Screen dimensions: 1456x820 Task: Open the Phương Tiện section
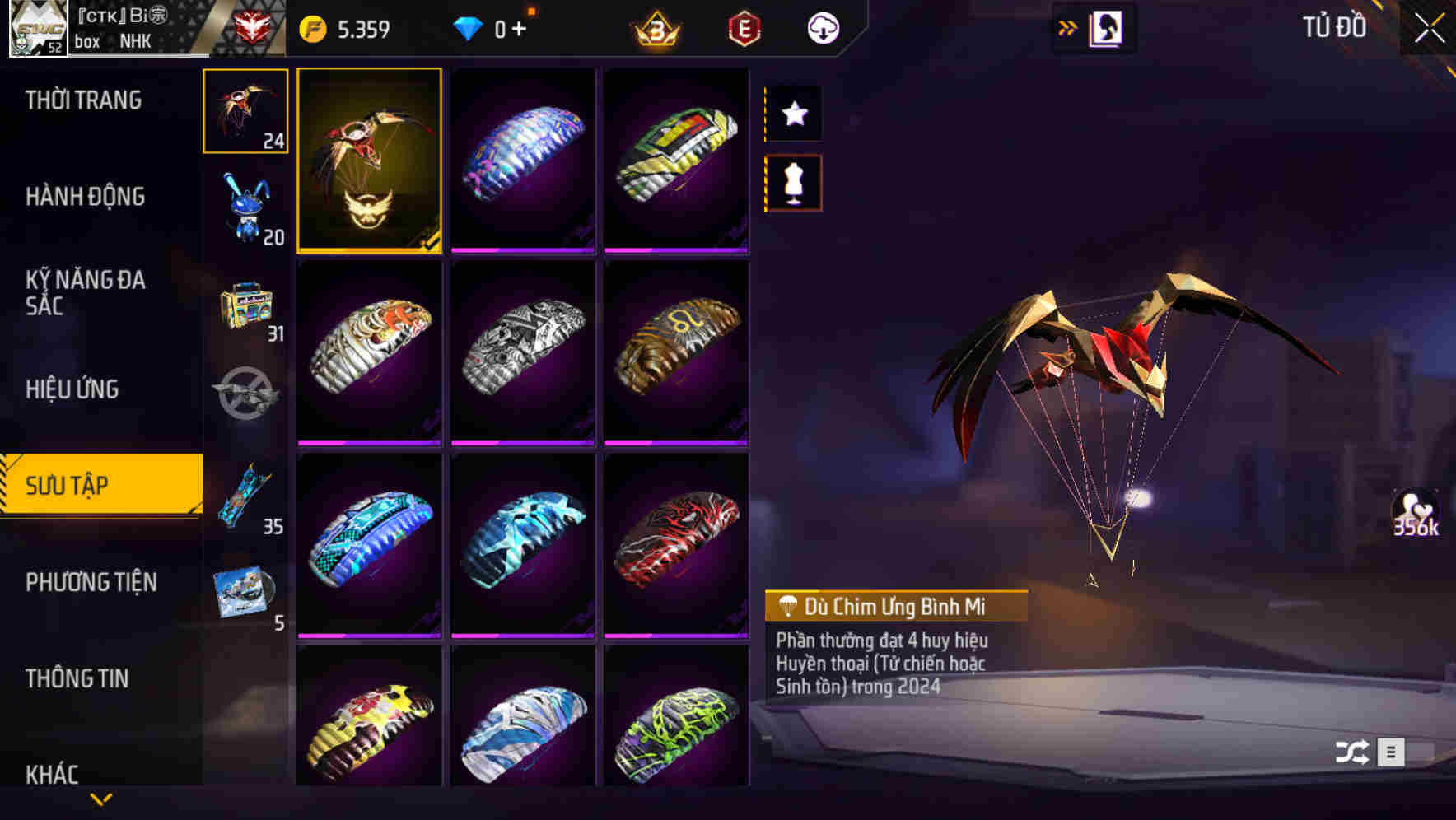[91, 582]
